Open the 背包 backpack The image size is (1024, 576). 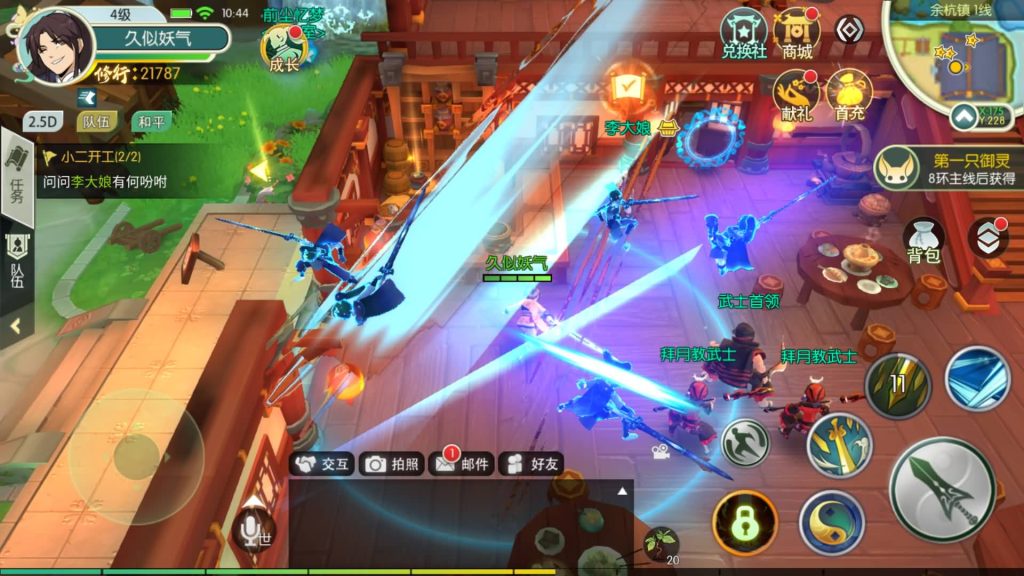(x=924, y=240)
